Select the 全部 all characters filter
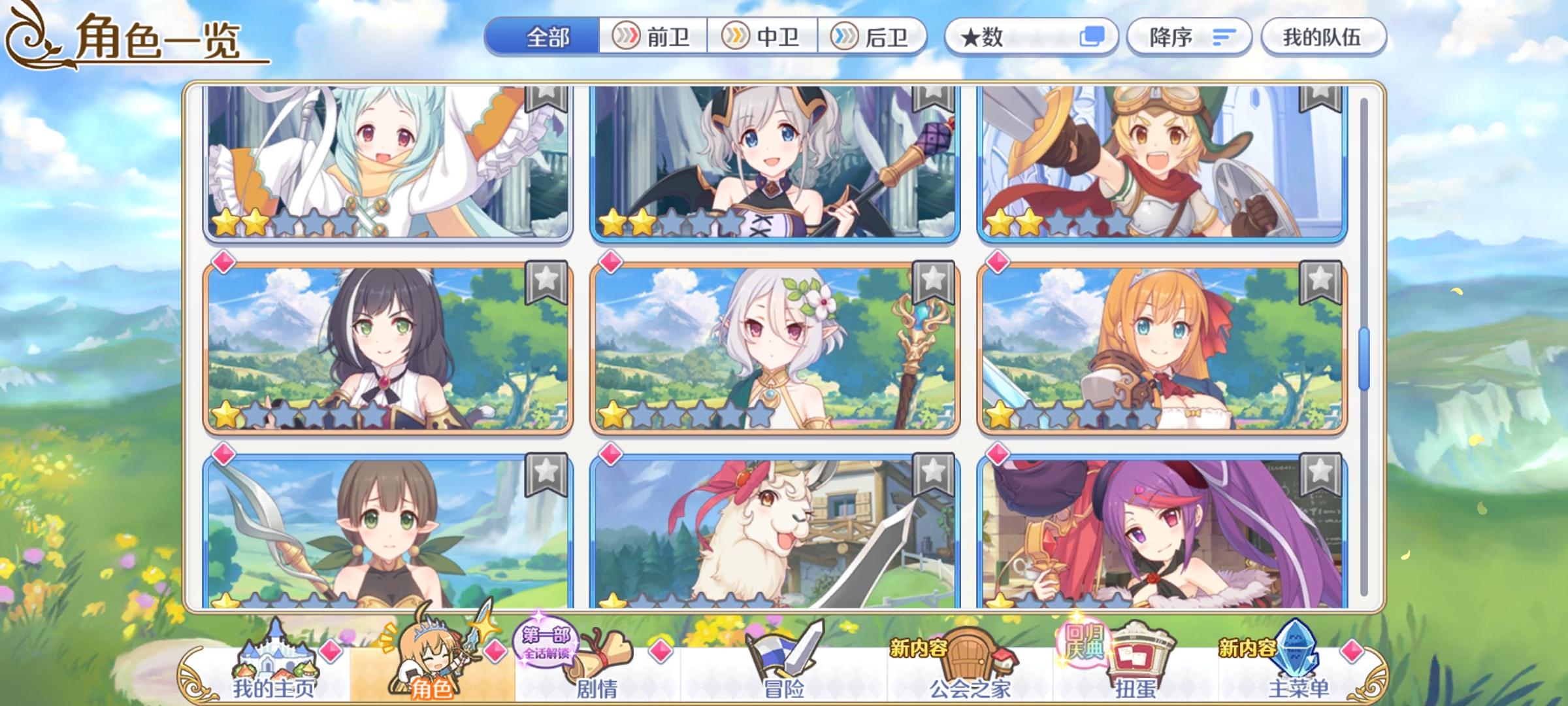This screenshot has height=706, width=1568. pyautogui.click(x=549, y=37)
